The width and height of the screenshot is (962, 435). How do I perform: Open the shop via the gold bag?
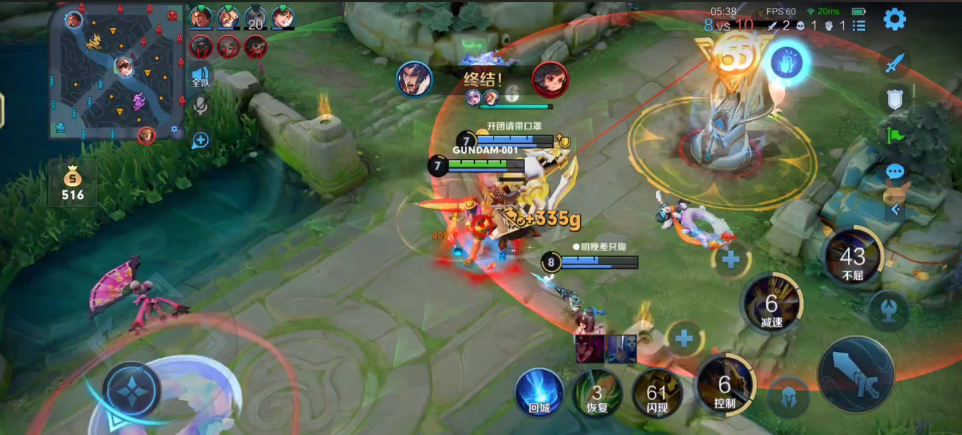tap(72, 181)
